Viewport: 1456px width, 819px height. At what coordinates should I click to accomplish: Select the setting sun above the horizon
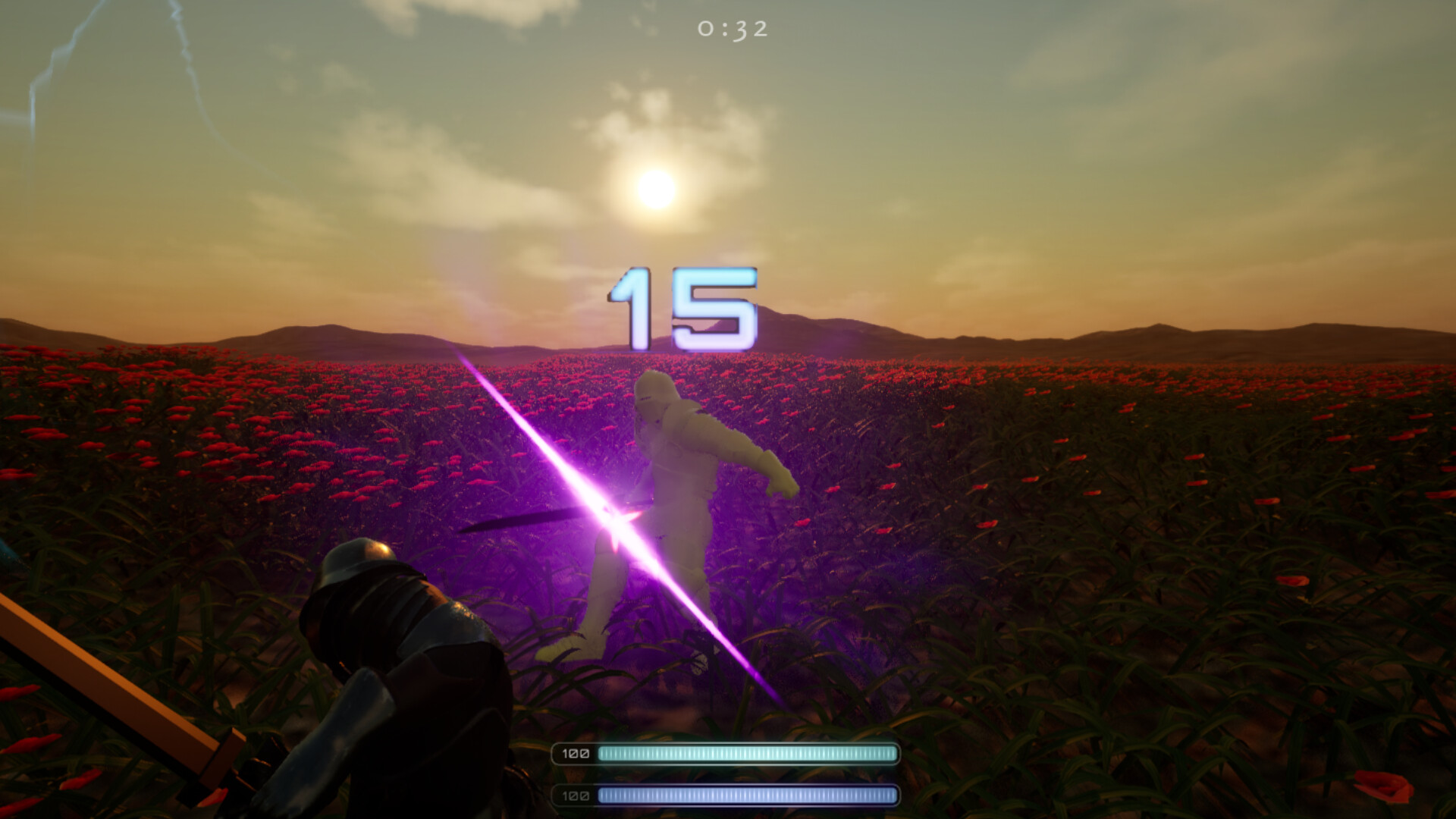656,188
